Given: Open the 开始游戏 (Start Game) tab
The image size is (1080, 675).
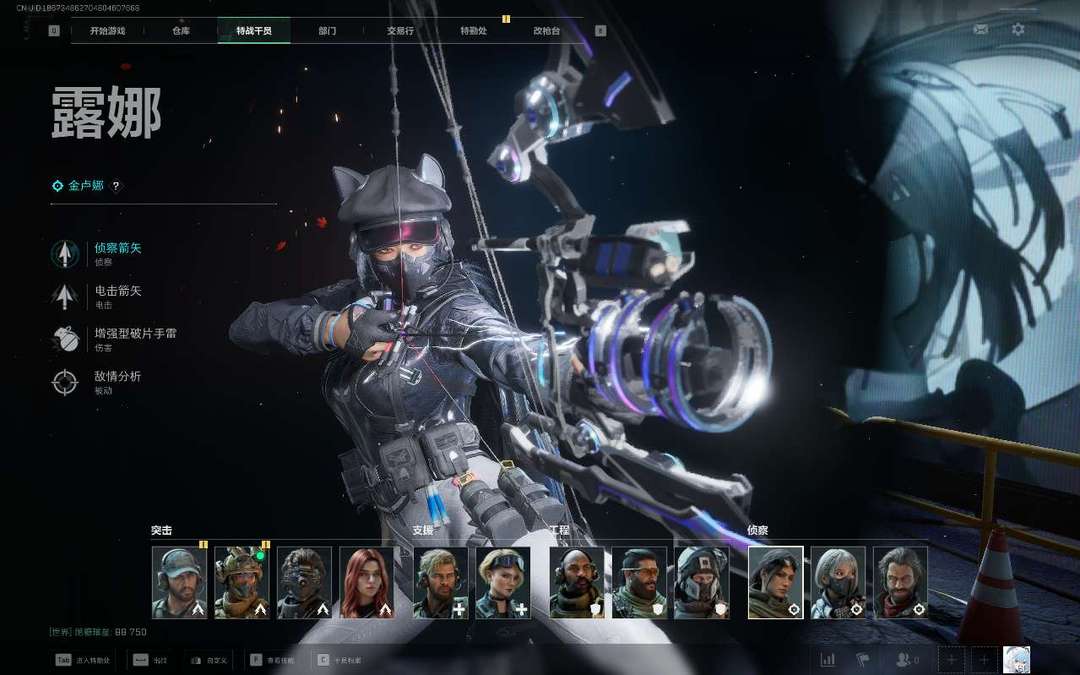Looking at the screenshot, I should click(x=107, y=31).
